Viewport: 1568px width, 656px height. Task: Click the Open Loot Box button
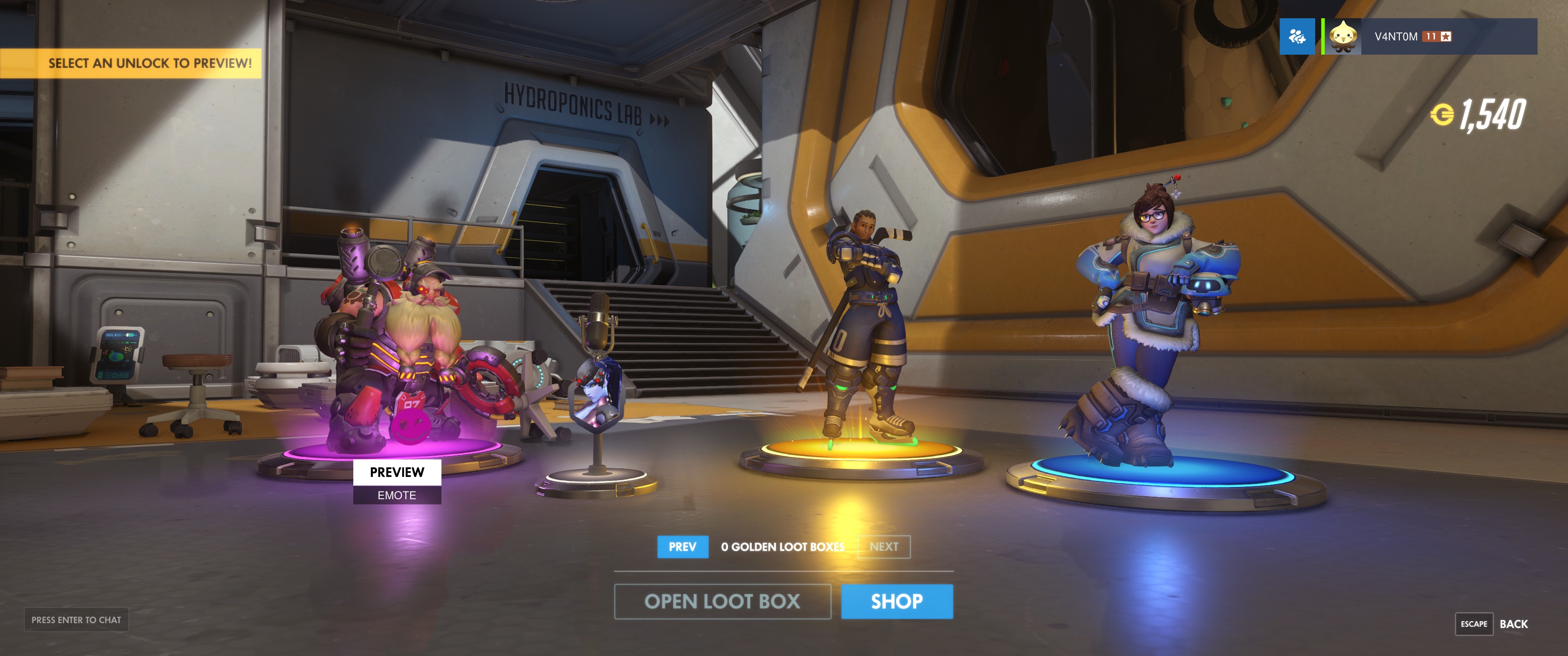pos(722,601)
